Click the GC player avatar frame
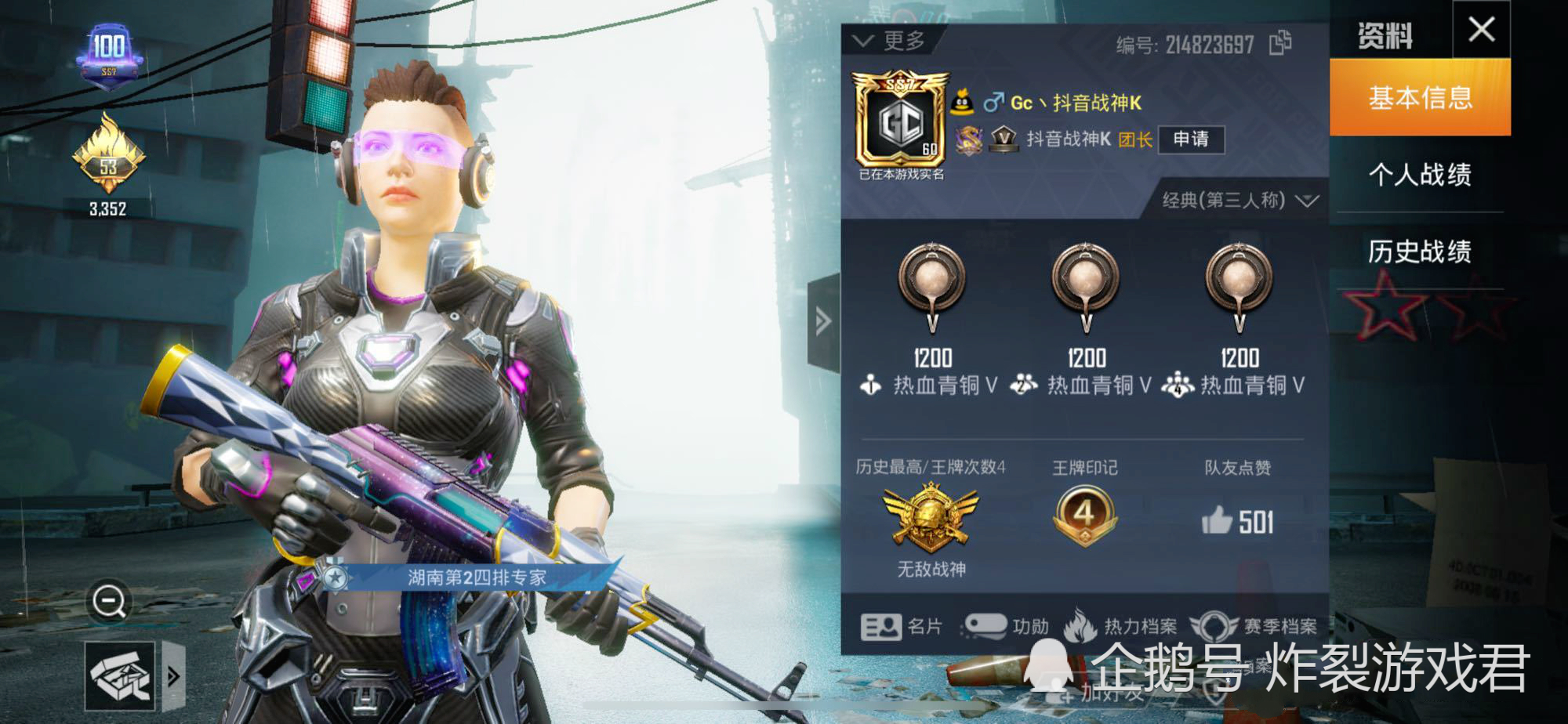1568x724 pixels. 899,123
